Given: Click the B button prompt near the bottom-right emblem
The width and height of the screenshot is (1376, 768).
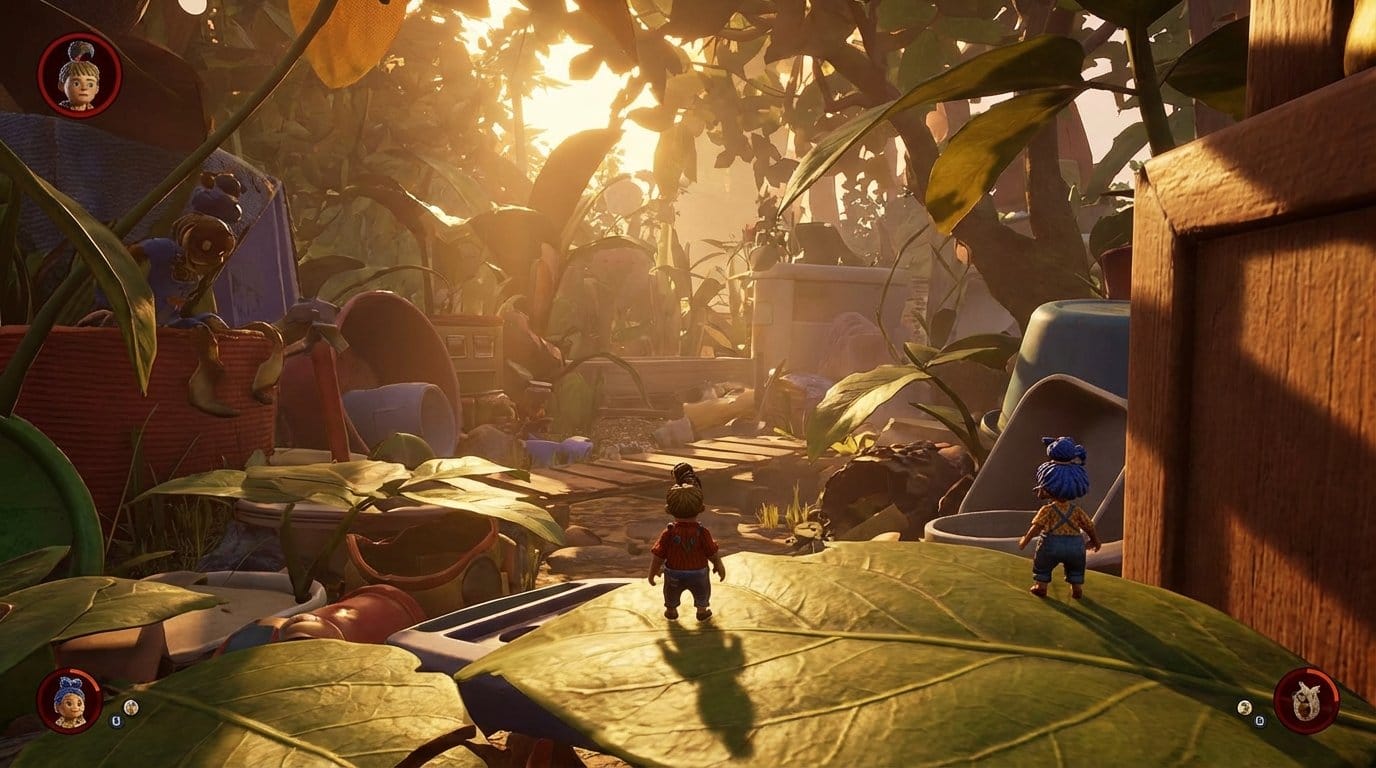Looking at the screenshot, I should coord(1259,719).
